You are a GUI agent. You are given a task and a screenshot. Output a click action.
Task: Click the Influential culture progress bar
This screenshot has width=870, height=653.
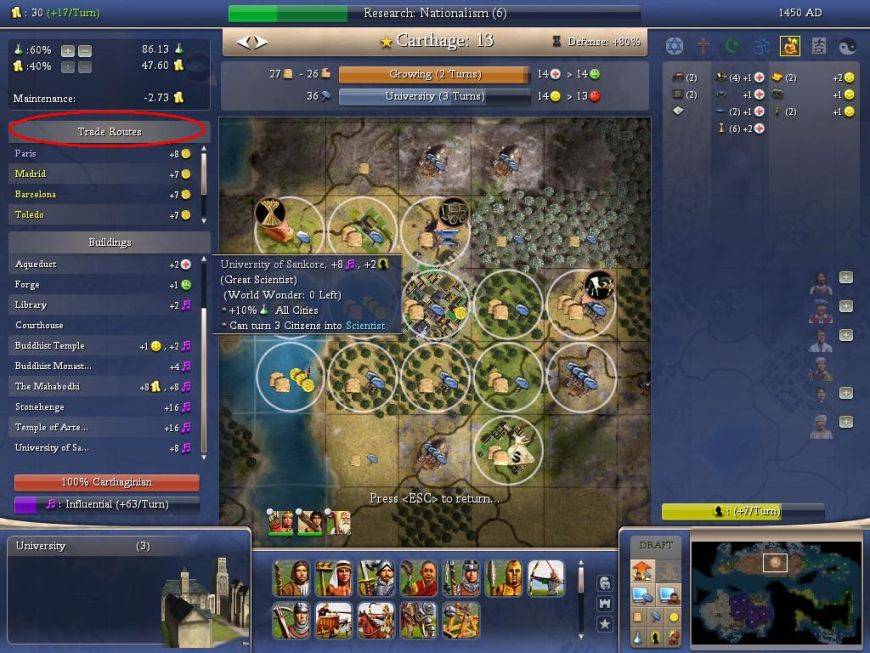[105, 505]
